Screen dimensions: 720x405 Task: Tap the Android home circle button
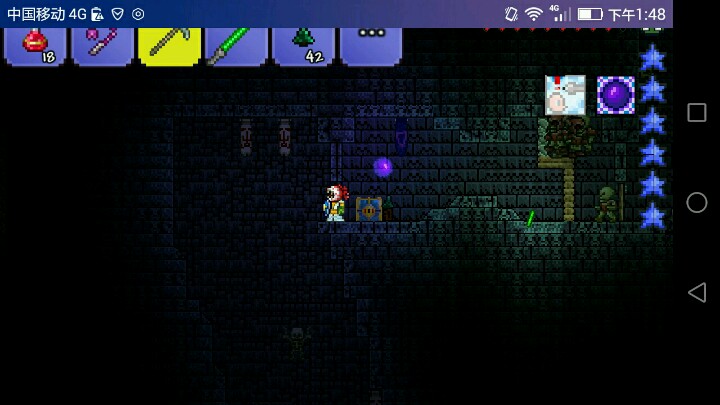tap(696, 202)
